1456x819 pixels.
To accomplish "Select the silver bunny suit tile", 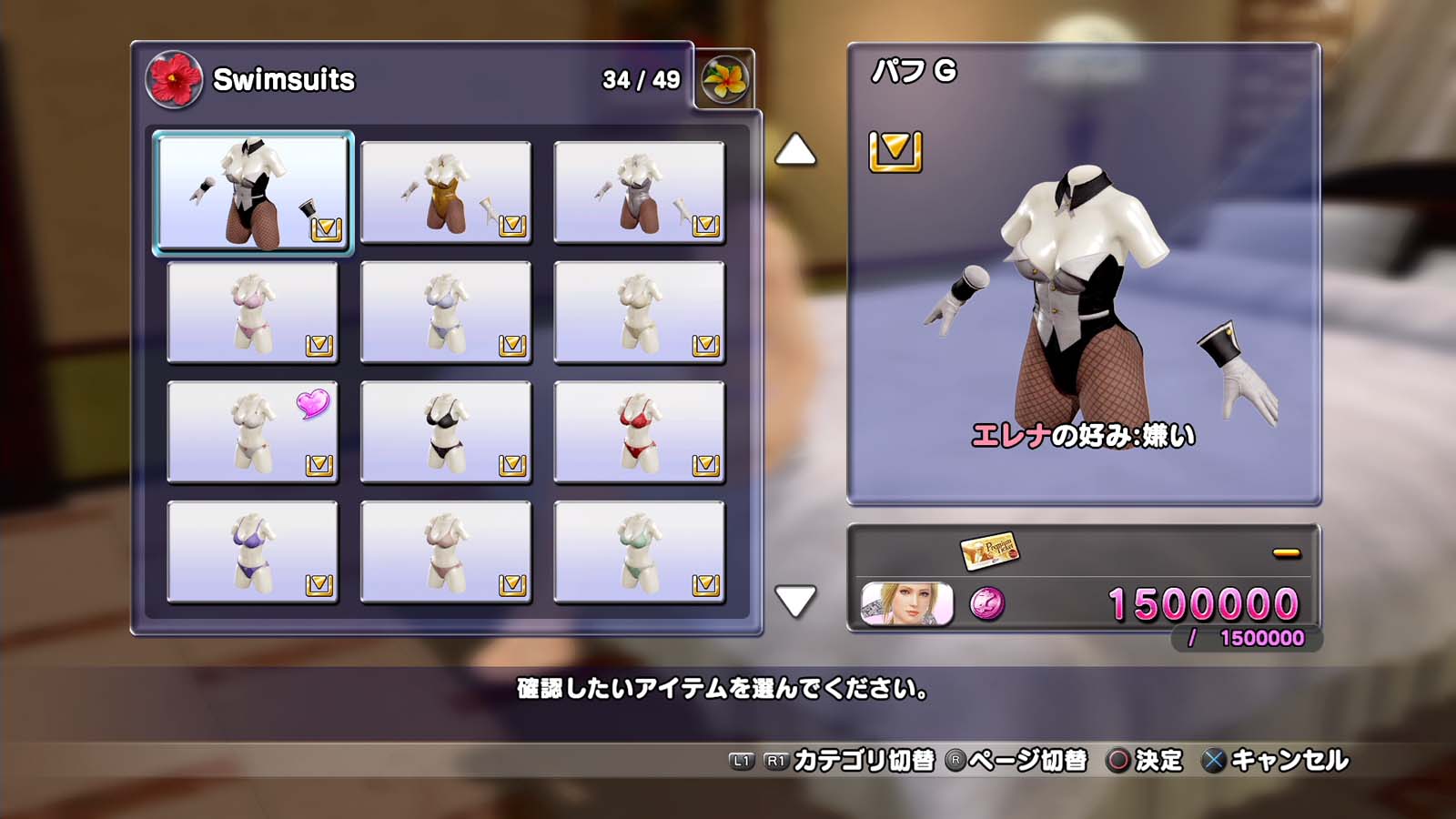I will click(x=639, y=193).
